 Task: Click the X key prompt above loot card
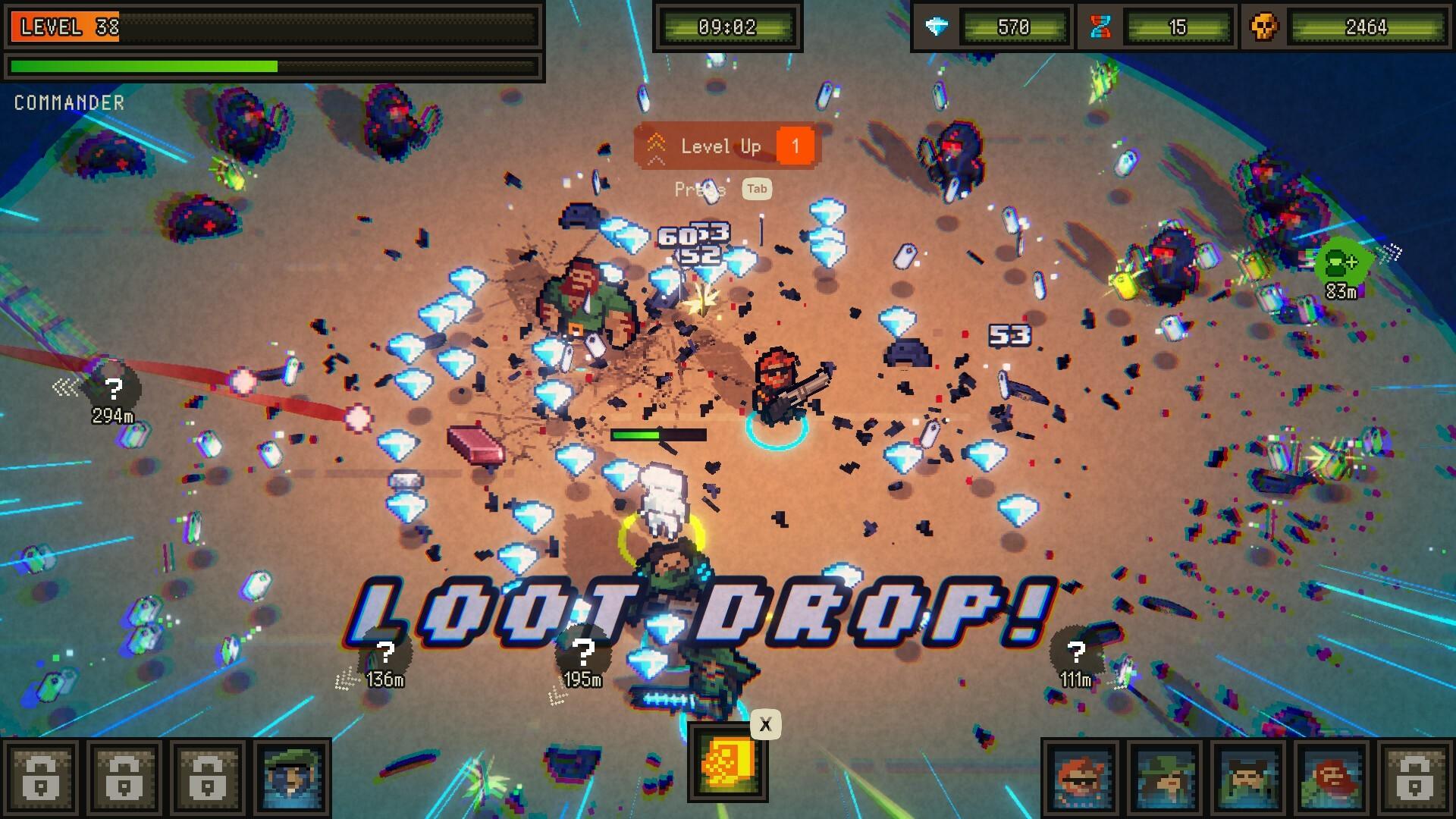766,723
